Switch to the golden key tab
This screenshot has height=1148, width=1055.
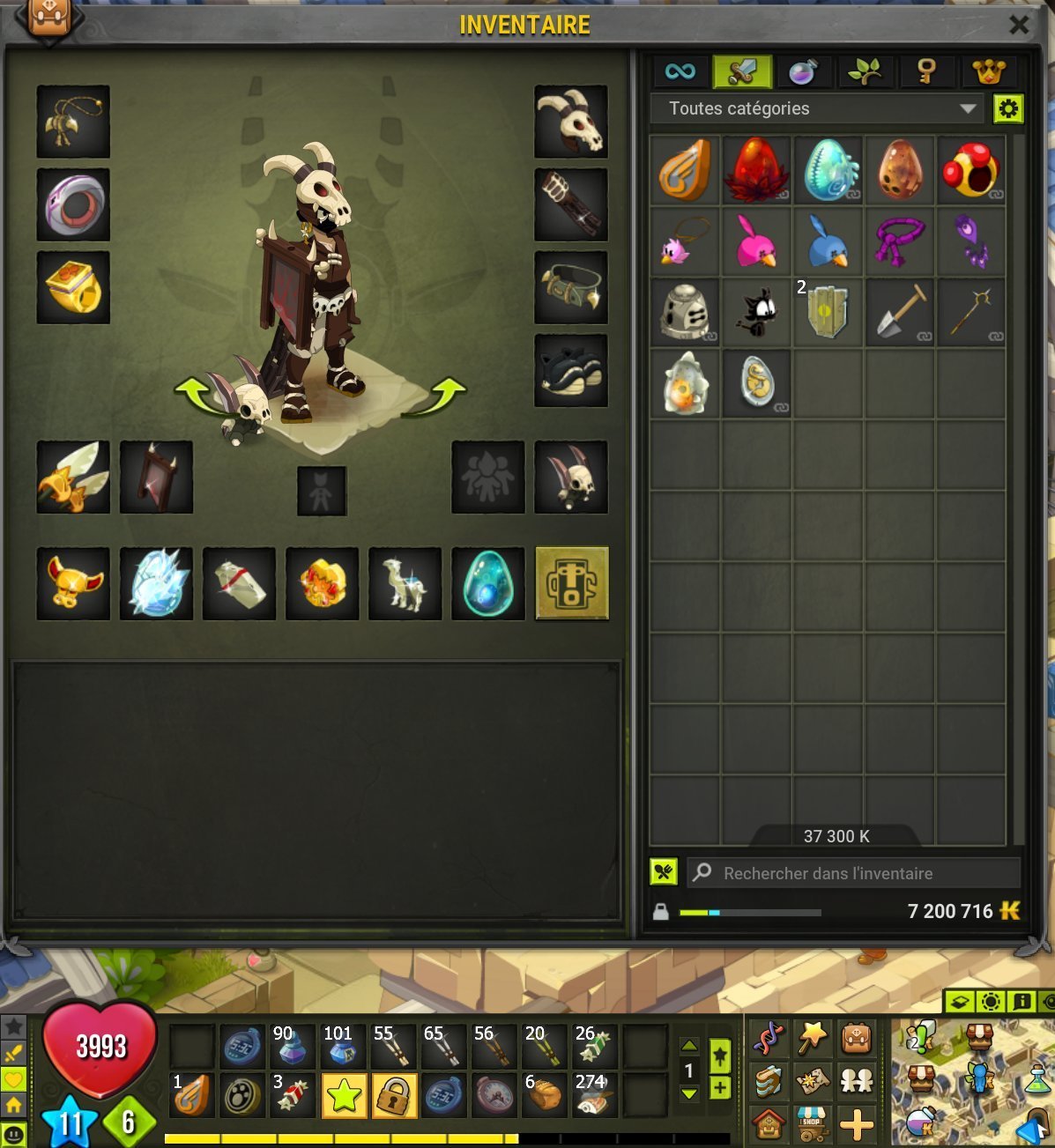925,71
